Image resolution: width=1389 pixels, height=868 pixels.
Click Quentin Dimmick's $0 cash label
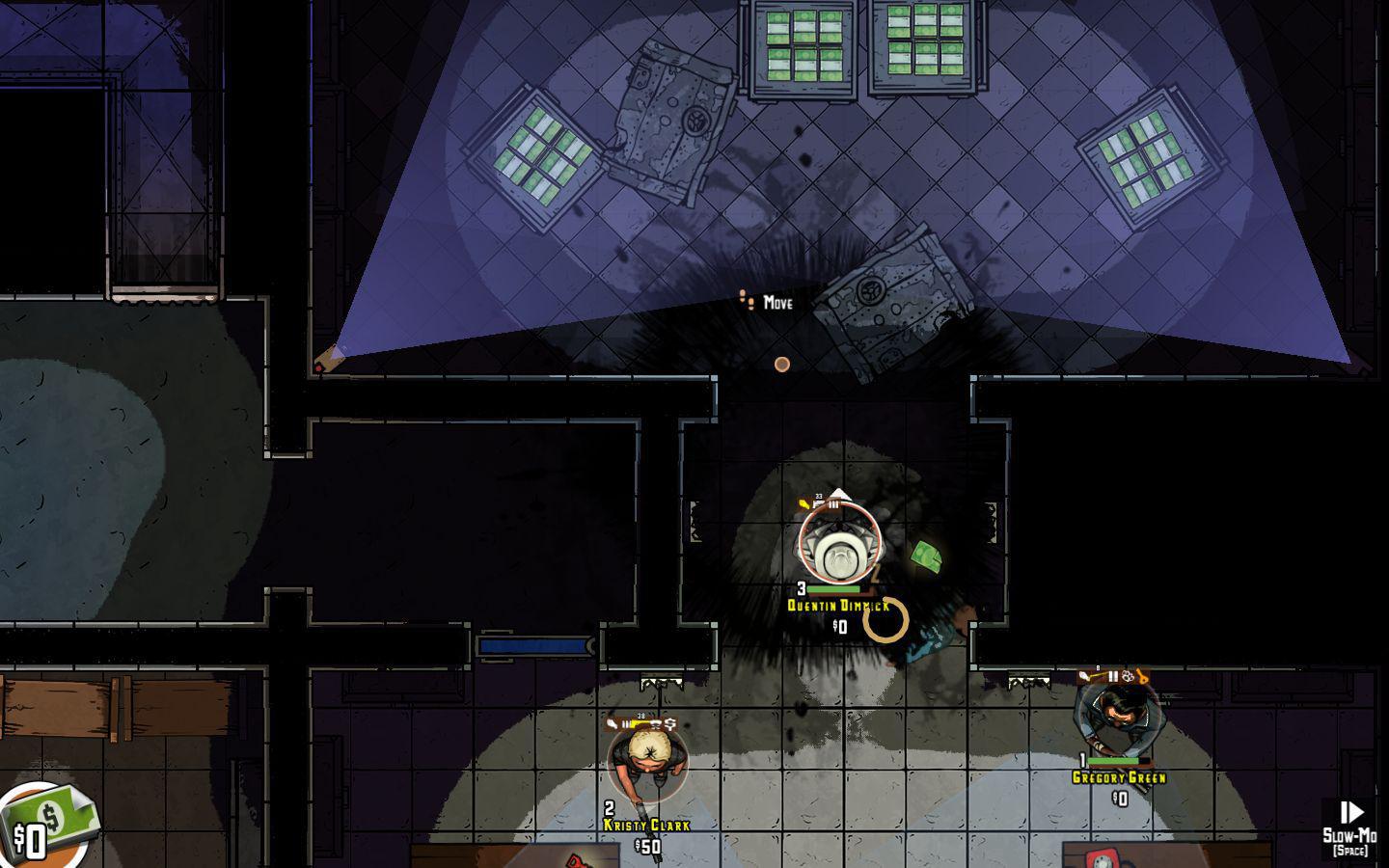click(x=838, y=626)
